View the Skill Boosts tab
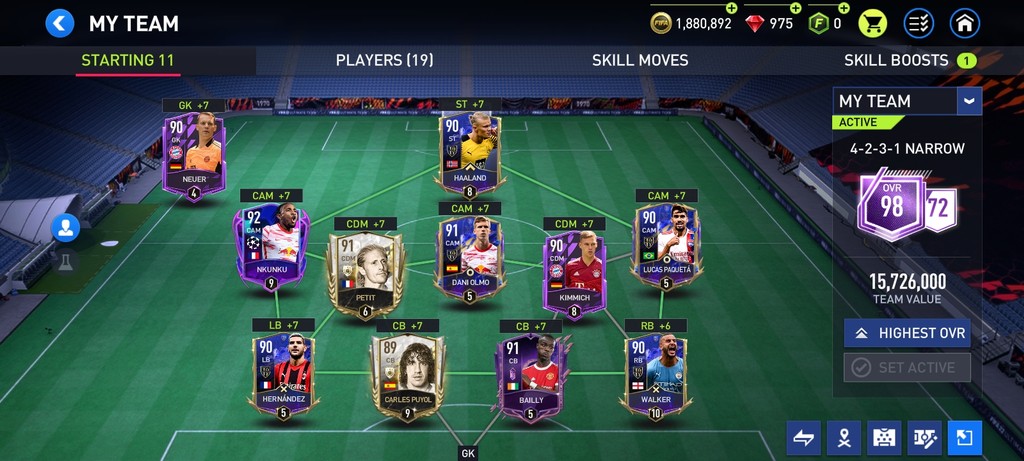This screenshot has height=461, width=1024. coord(896,60)
